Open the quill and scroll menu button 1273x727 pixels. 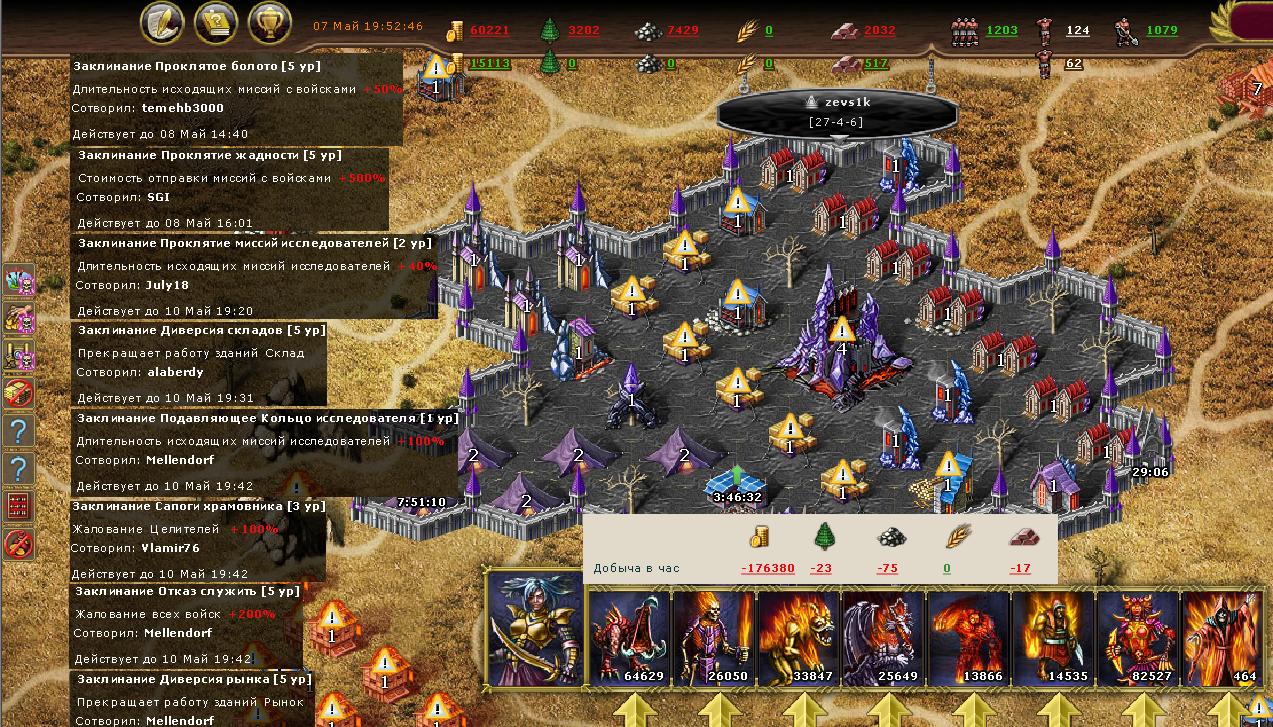(x=160, y=24)
